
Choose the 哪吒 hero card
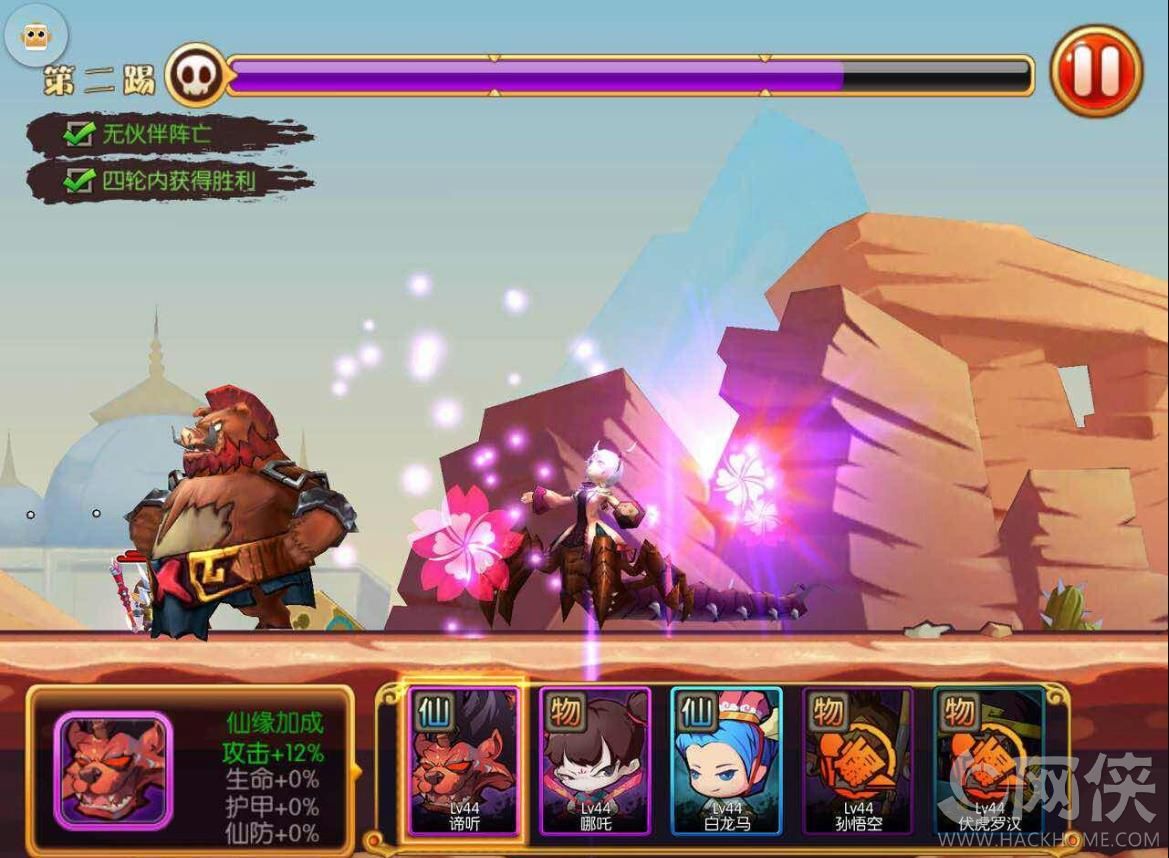click(595, 761)
